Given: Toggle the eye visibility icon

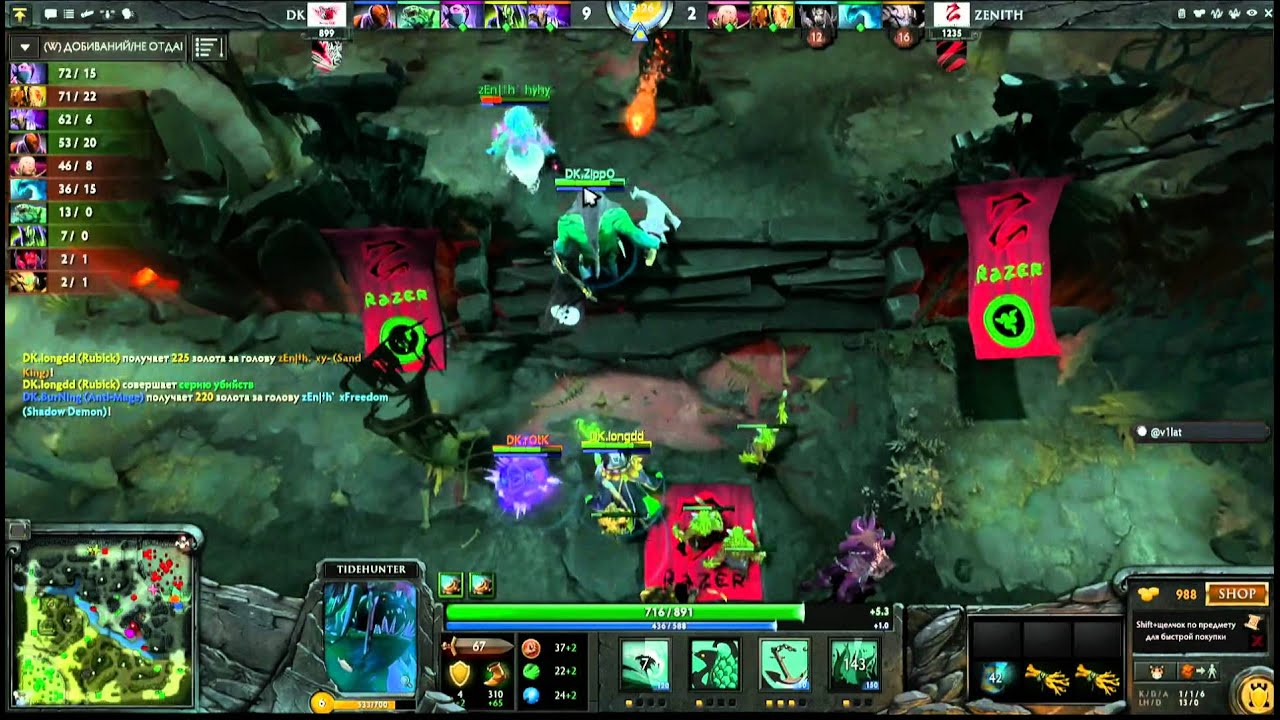Looking at the screenshot, I should pyautogui.click(x=1252, y=14).
